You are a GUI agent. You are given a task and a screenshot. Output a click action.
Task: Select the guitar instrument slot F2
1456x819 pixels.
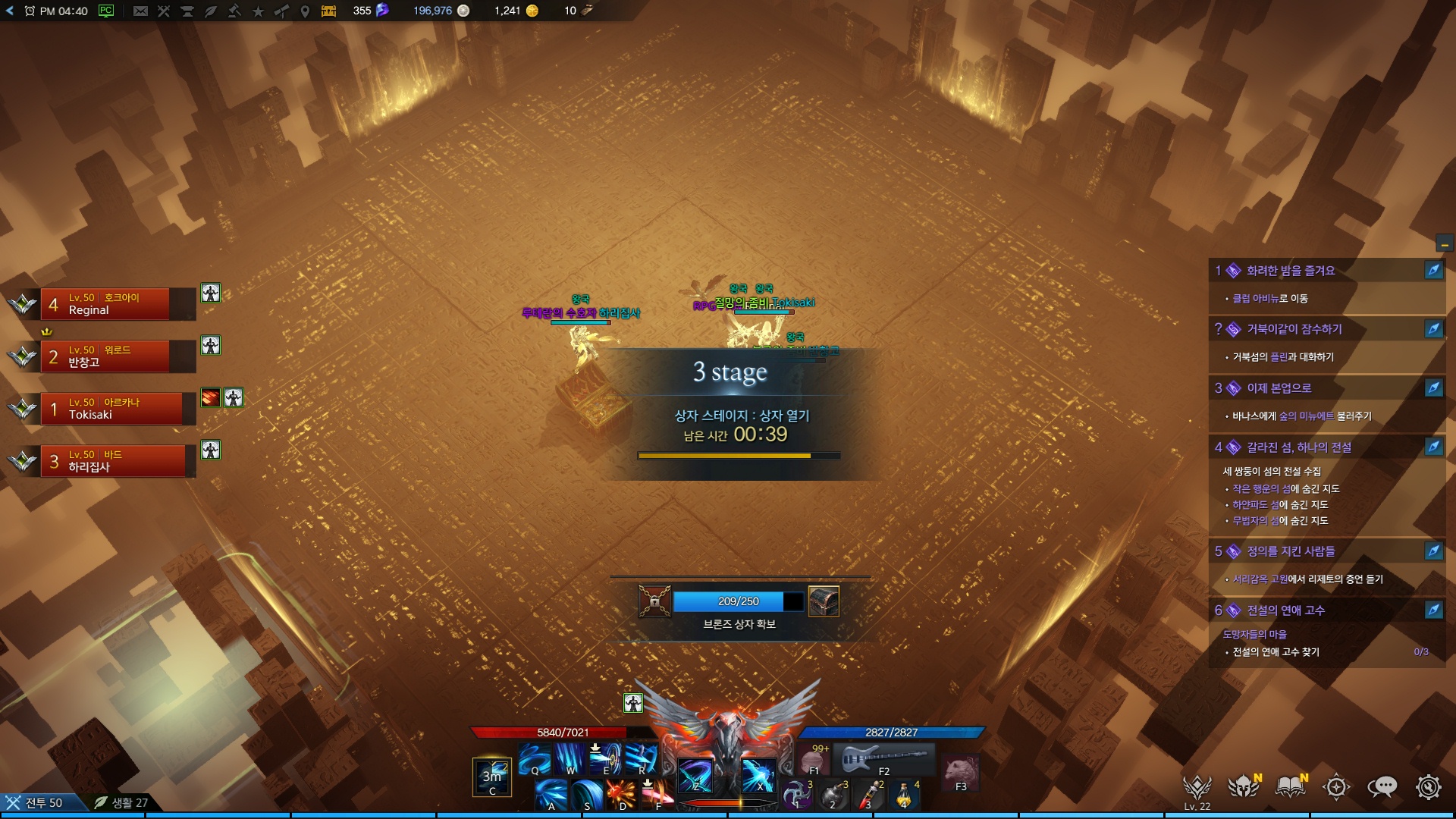click(884, 758)
